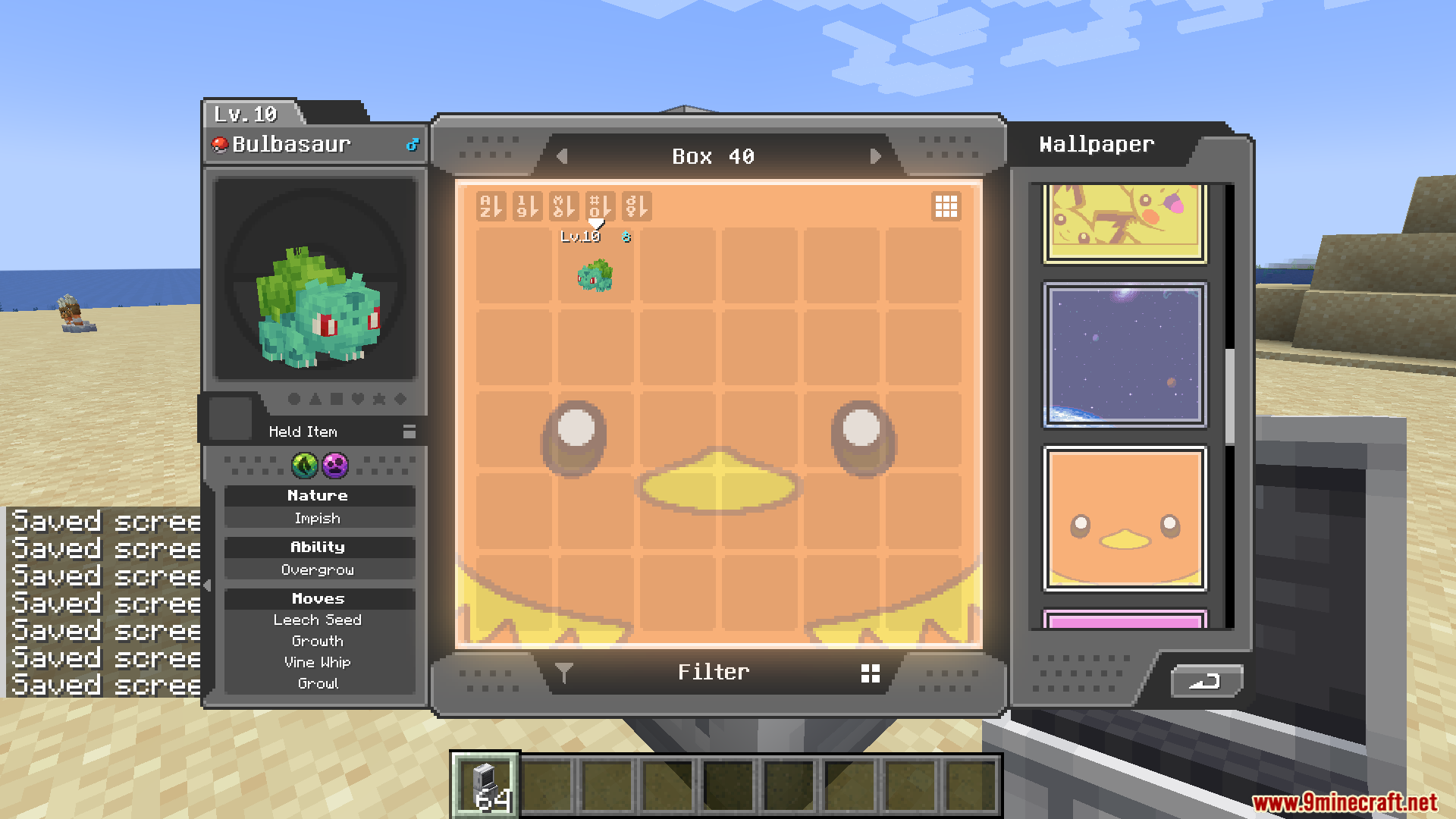Screen dimensions: 1456x819
Task: Select the Box 40 title header
Action: coord(712,156)
